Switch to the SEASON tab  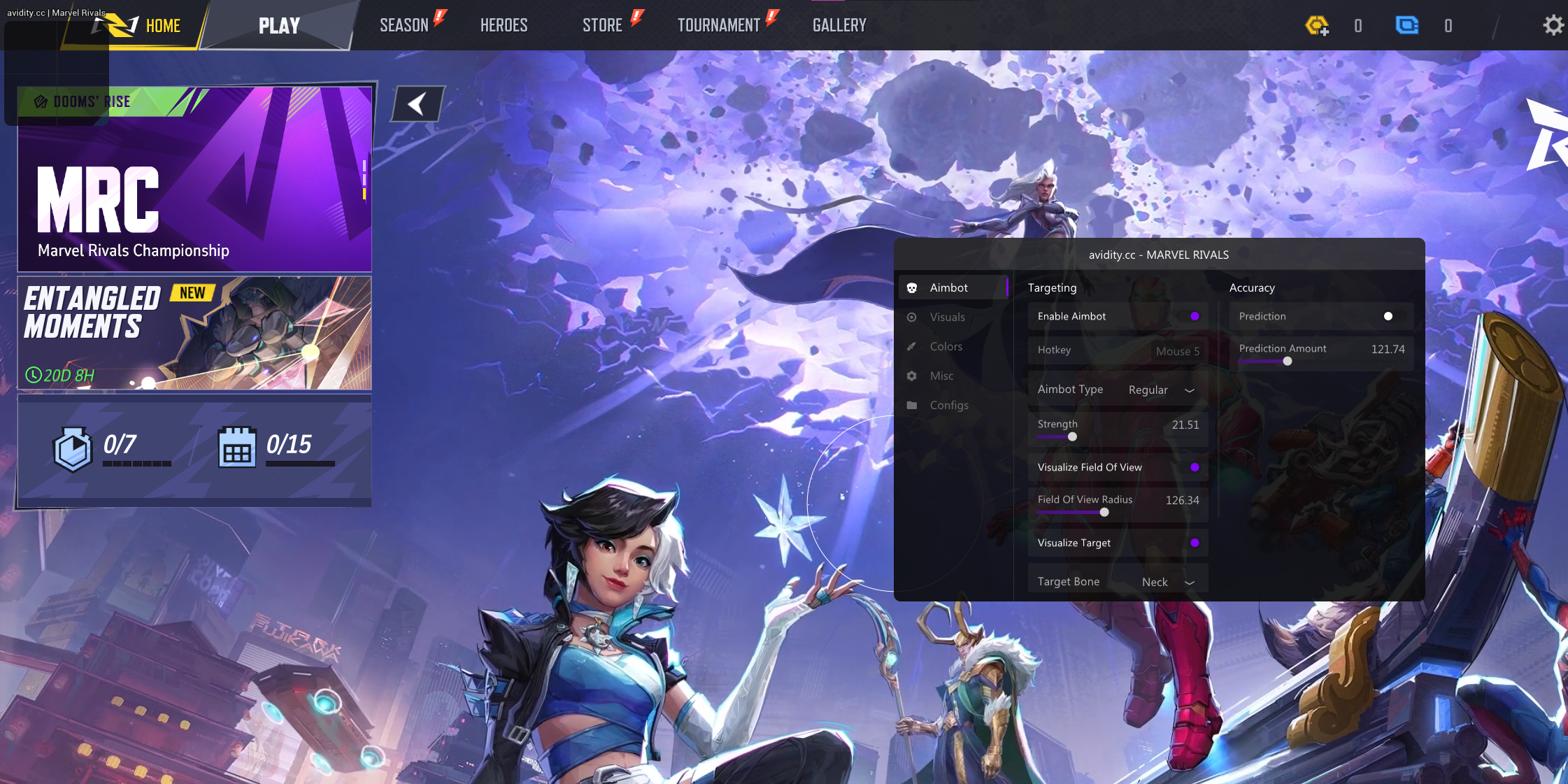(404, 26)
